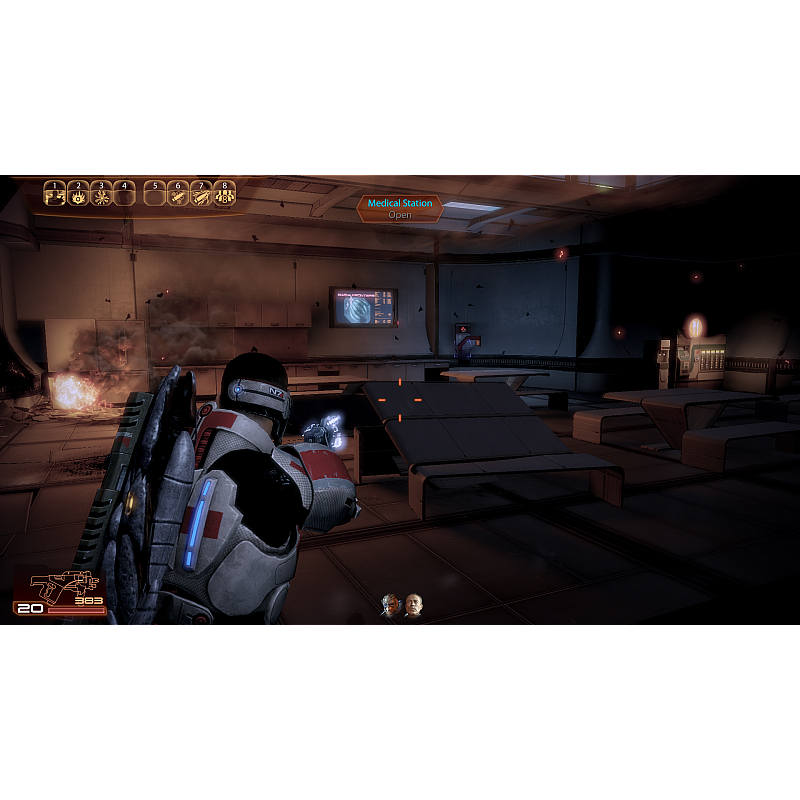The width and height of the screenshot is (800, 800).
Task: Select the turian squadmate portrait
Action: [391, 605]
